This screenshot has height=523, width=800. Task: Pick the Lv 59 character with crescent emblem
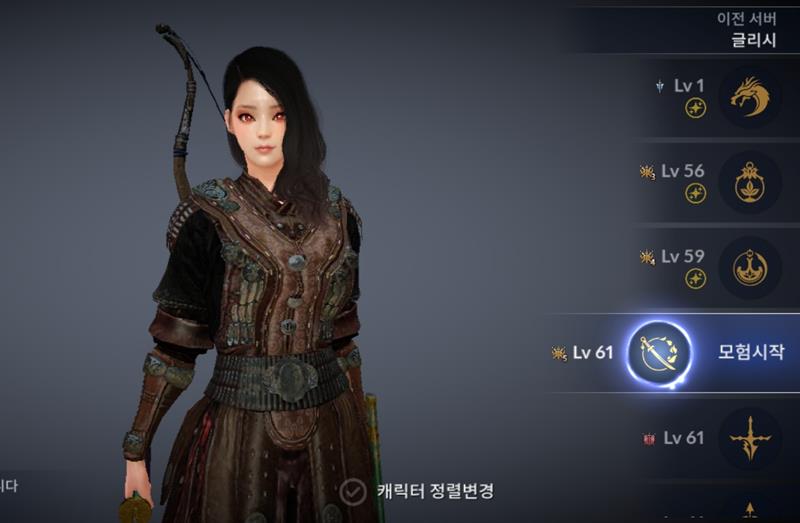click(x=749, y=267)
